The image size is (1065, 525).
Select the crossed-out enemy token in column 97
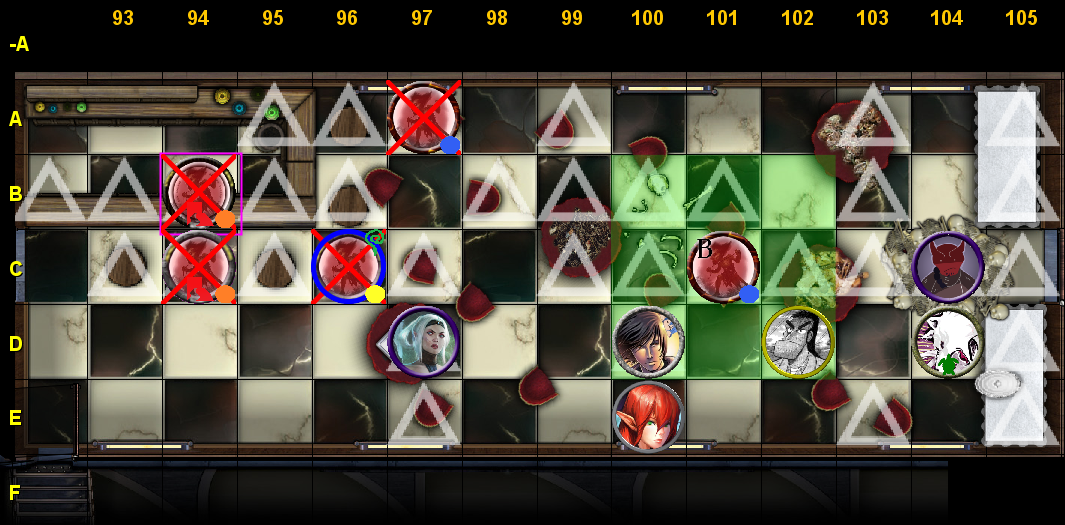[x=423, y=118]
